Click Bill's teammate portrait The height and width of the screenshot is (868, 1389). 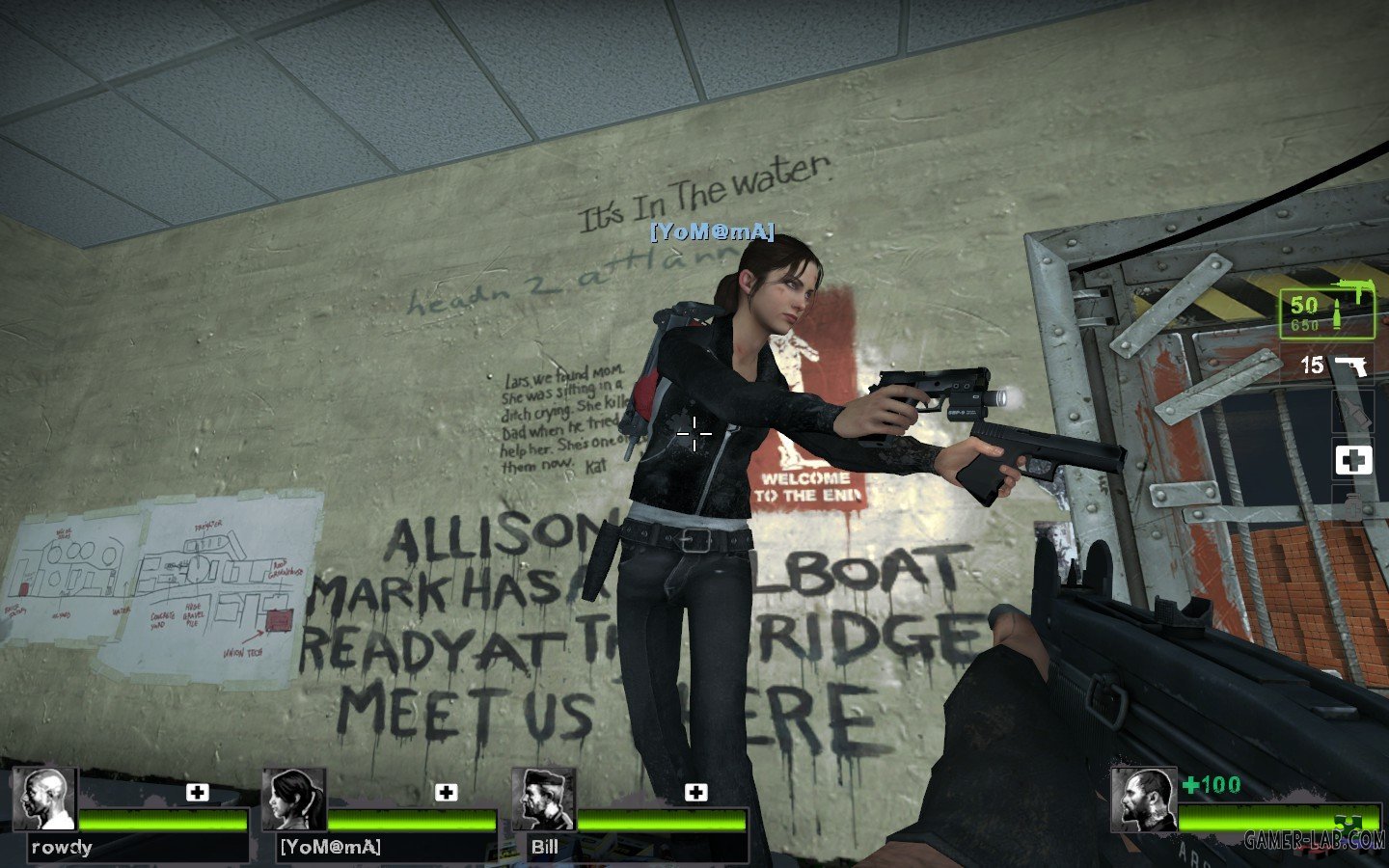tap(543, 800)
